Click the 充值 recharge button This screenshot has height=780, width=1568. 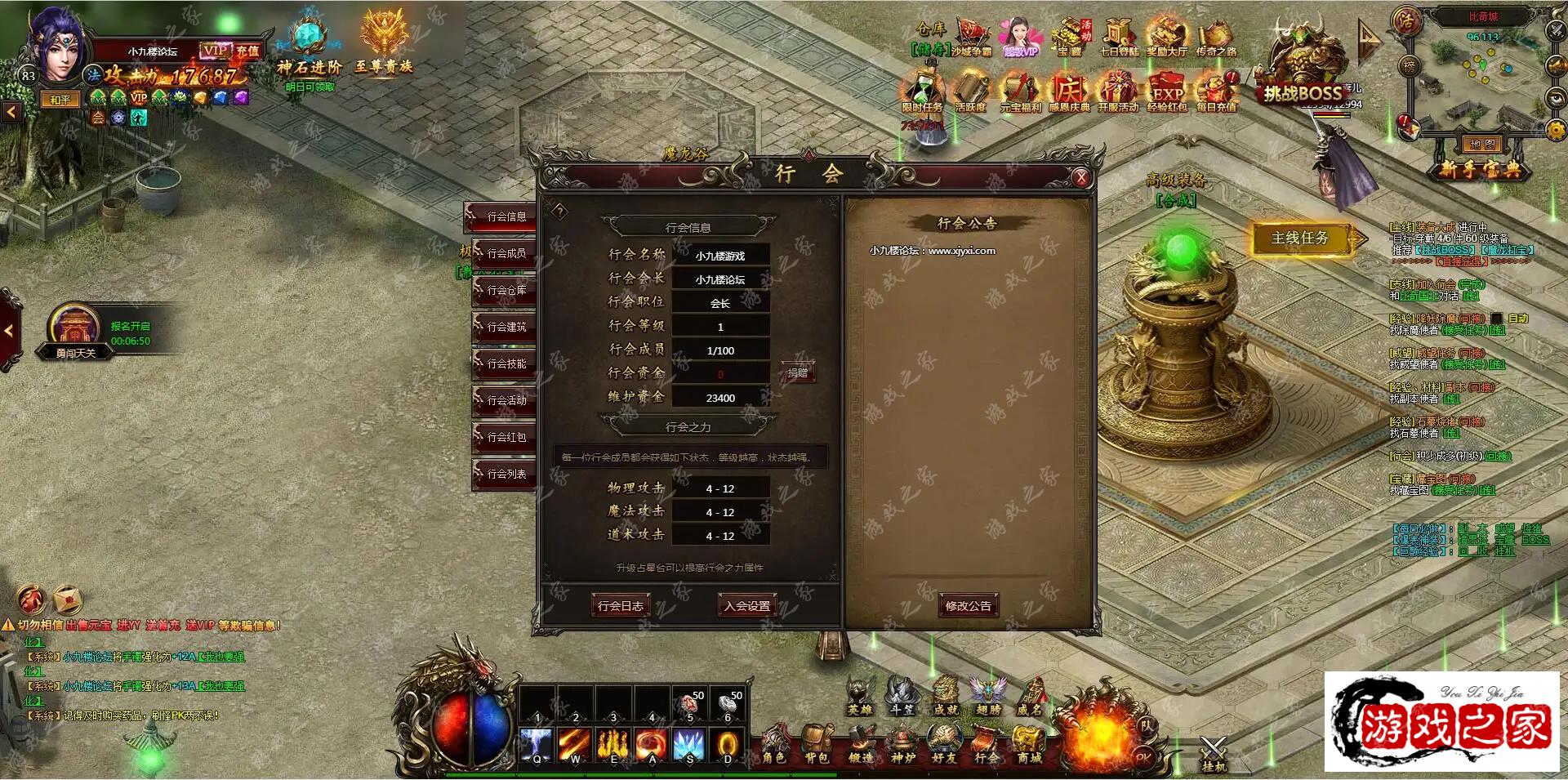pos(247,51)
